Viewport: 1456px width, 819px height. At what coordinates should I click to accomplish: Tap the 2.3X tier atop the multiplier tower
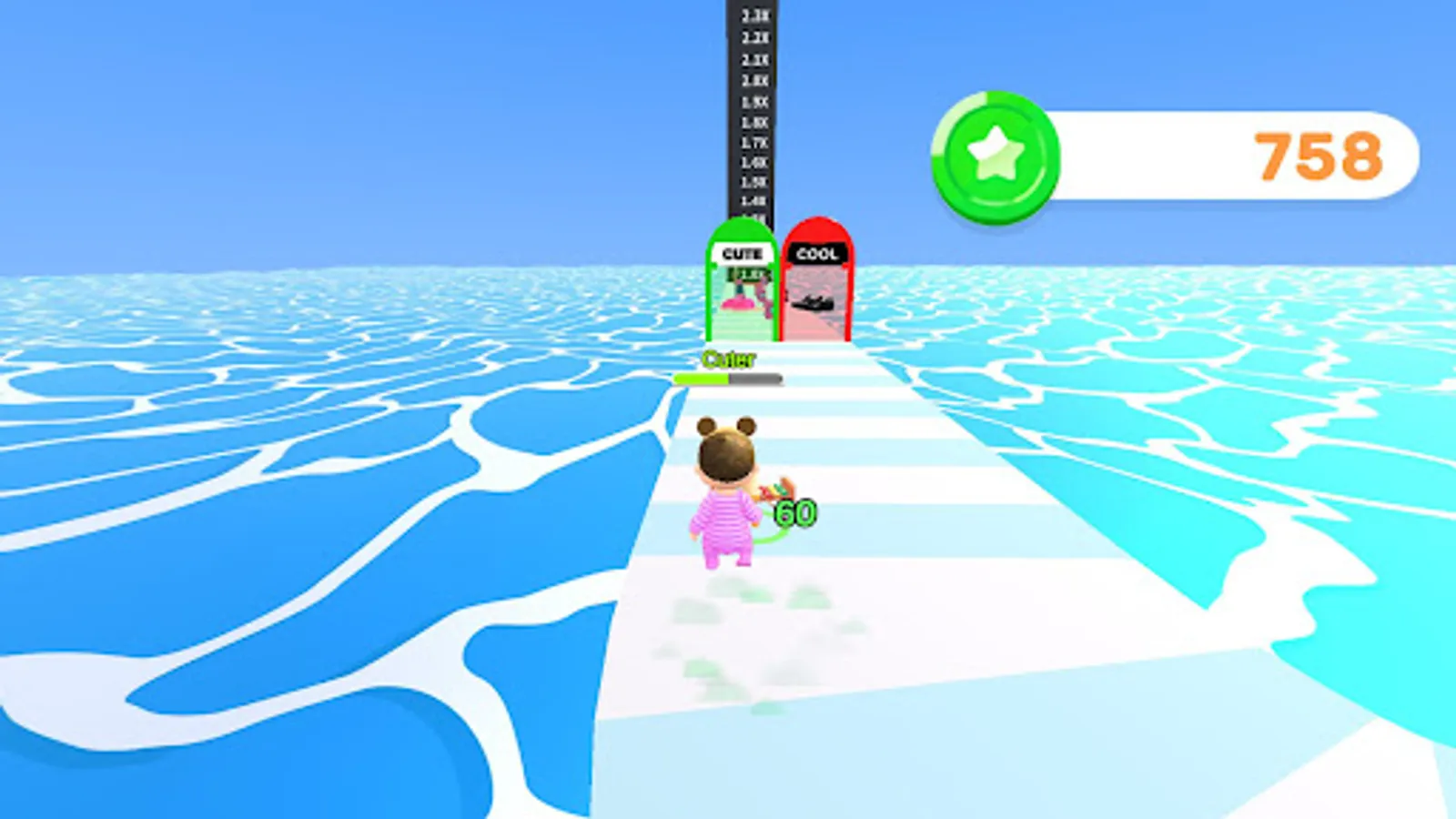tap(755, 15)
